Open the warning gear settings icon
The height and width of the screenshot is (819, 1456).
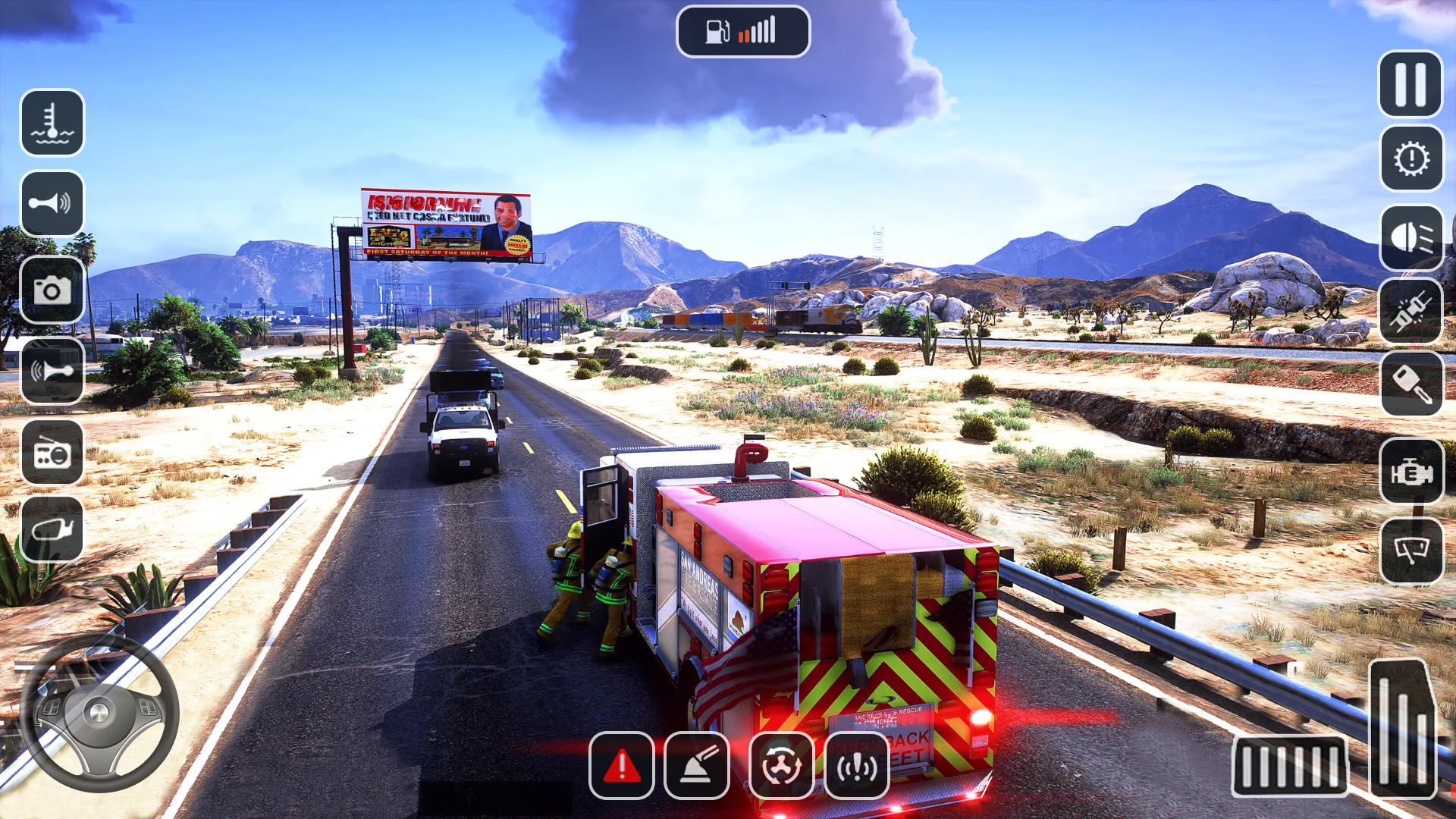click(1411, 159)
